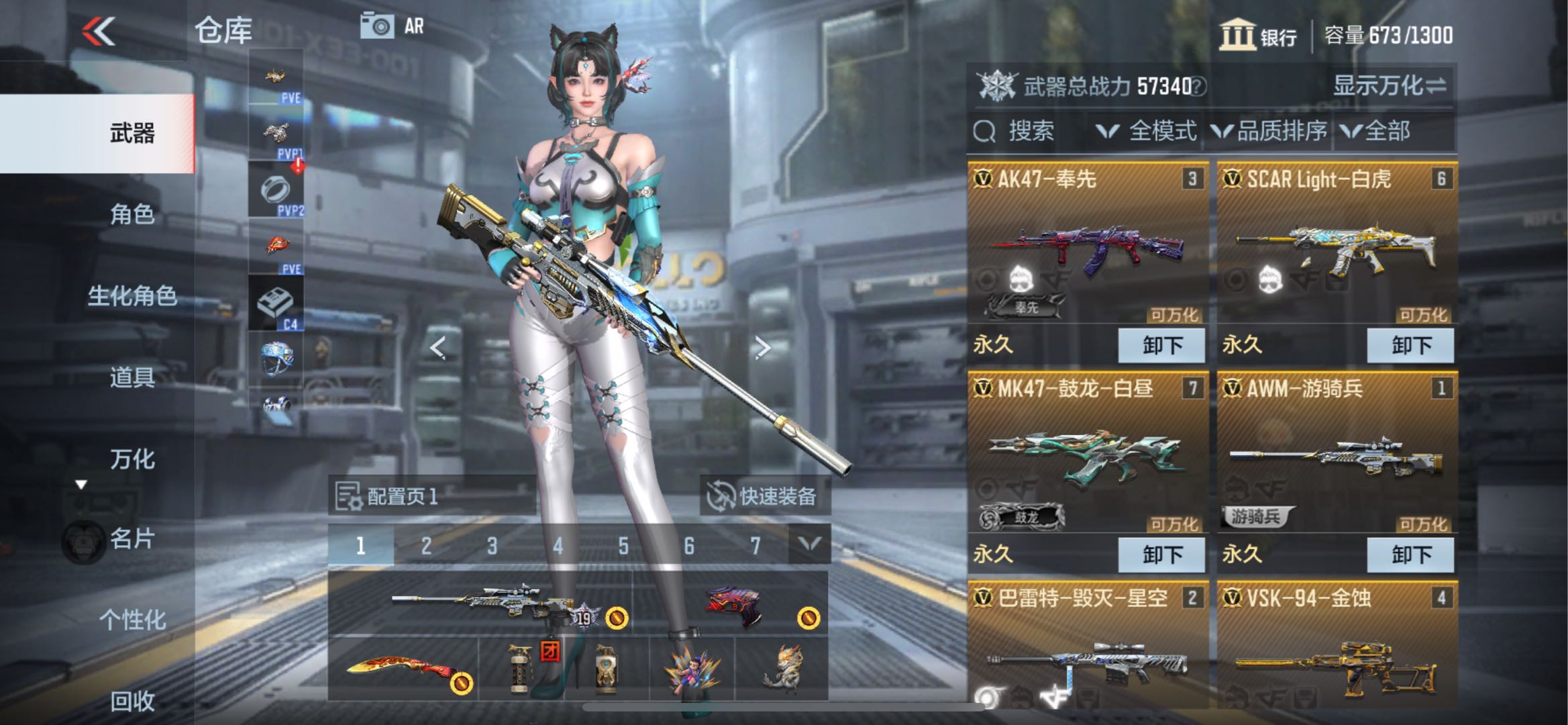
Task: Switch to the 生化角色 category
Action: 132,296
